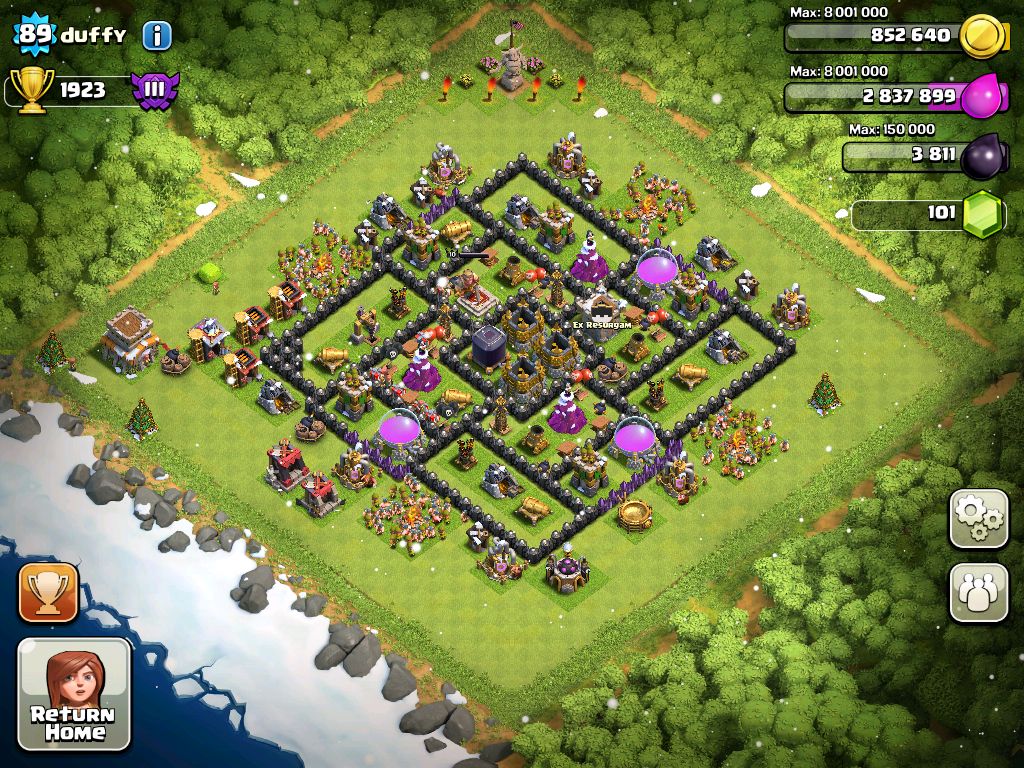1024x768 pixels.
Task: Open settings with the gears button
Action: [x=978, y=518]
